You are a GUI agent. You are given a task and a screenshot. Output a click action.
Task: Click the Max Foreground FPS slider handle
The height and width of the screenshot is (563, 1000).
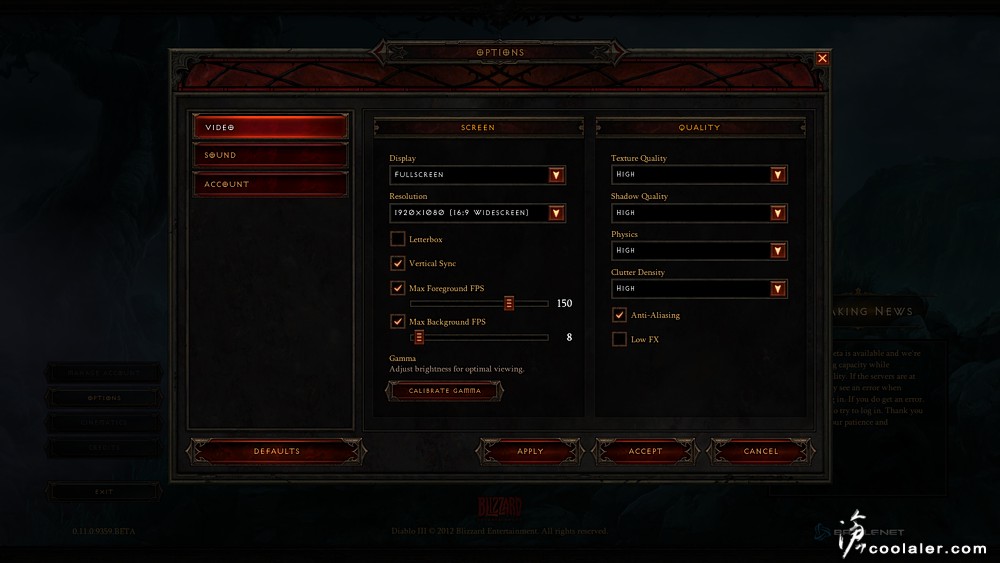[509, 303]
